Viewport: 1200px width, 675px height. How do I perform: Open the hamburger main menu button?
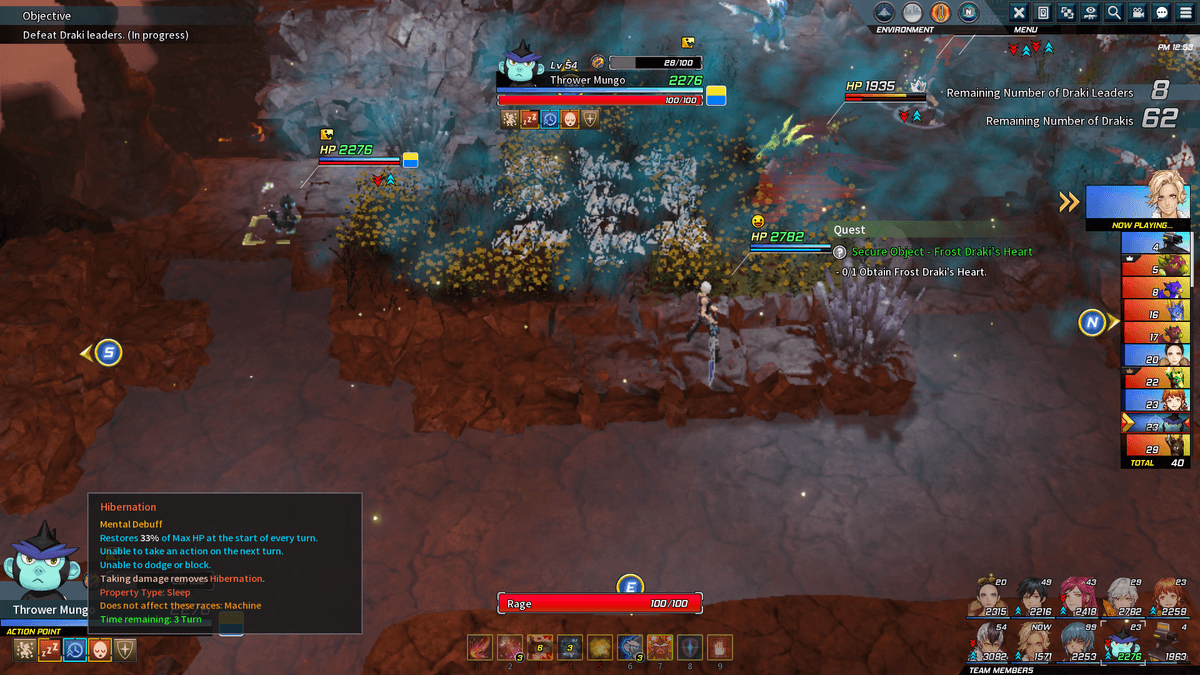1185,12
